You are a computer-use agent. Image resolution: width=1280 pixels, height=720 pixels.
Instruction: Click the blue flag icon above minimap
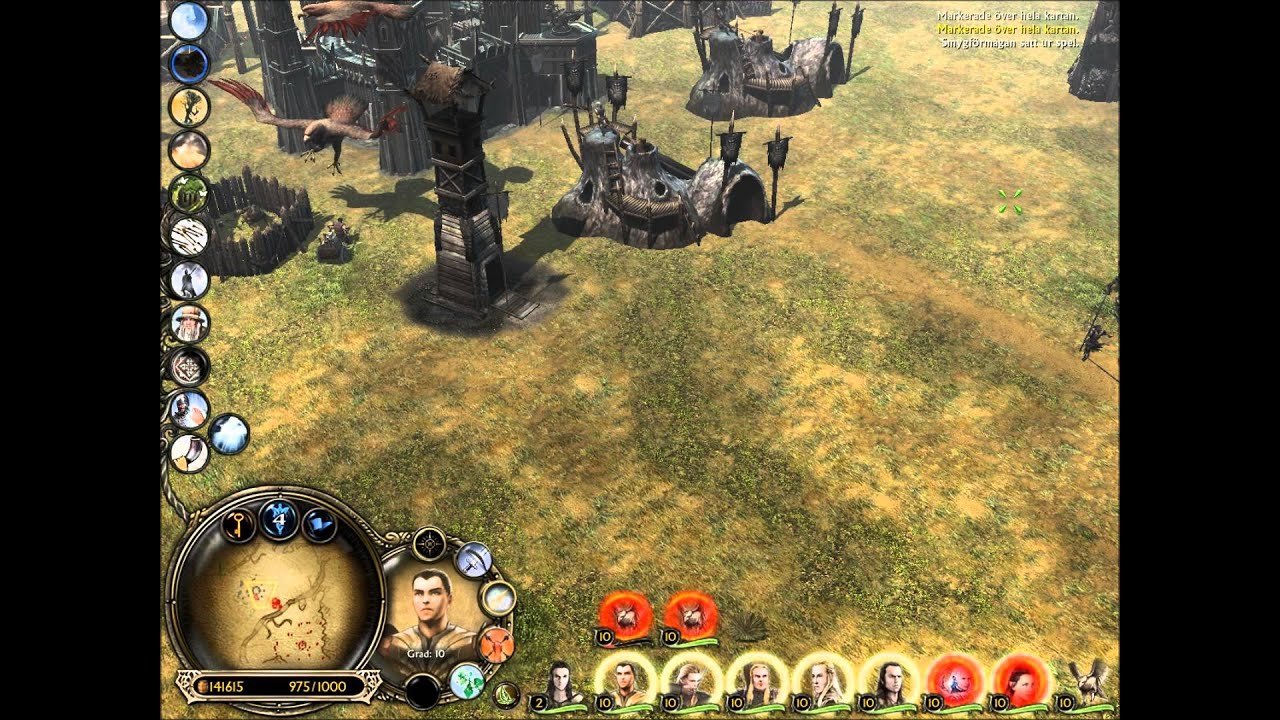coord(319,524)
